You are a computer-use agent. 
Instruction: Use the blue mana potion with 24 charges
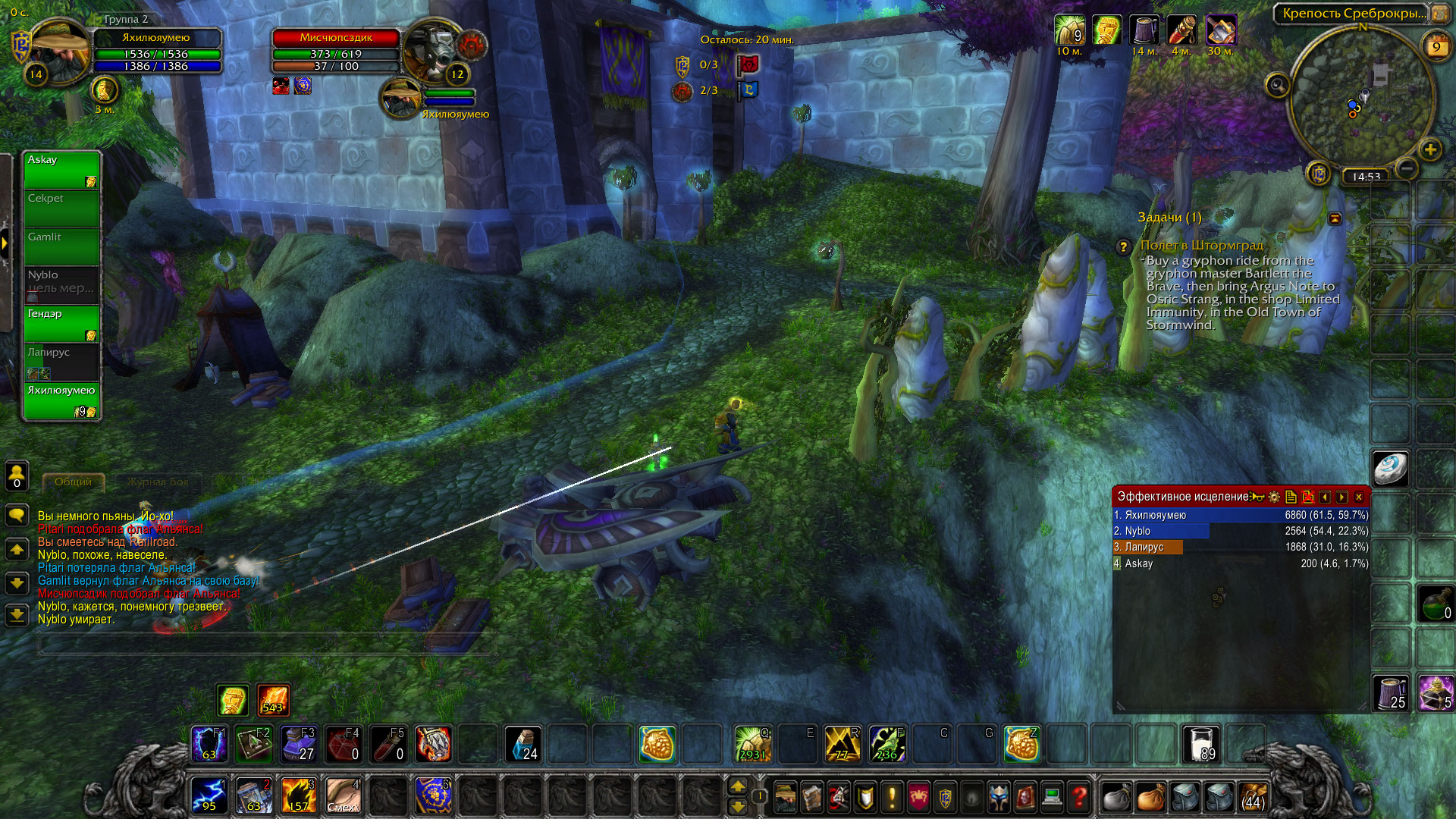coord(522,744)
